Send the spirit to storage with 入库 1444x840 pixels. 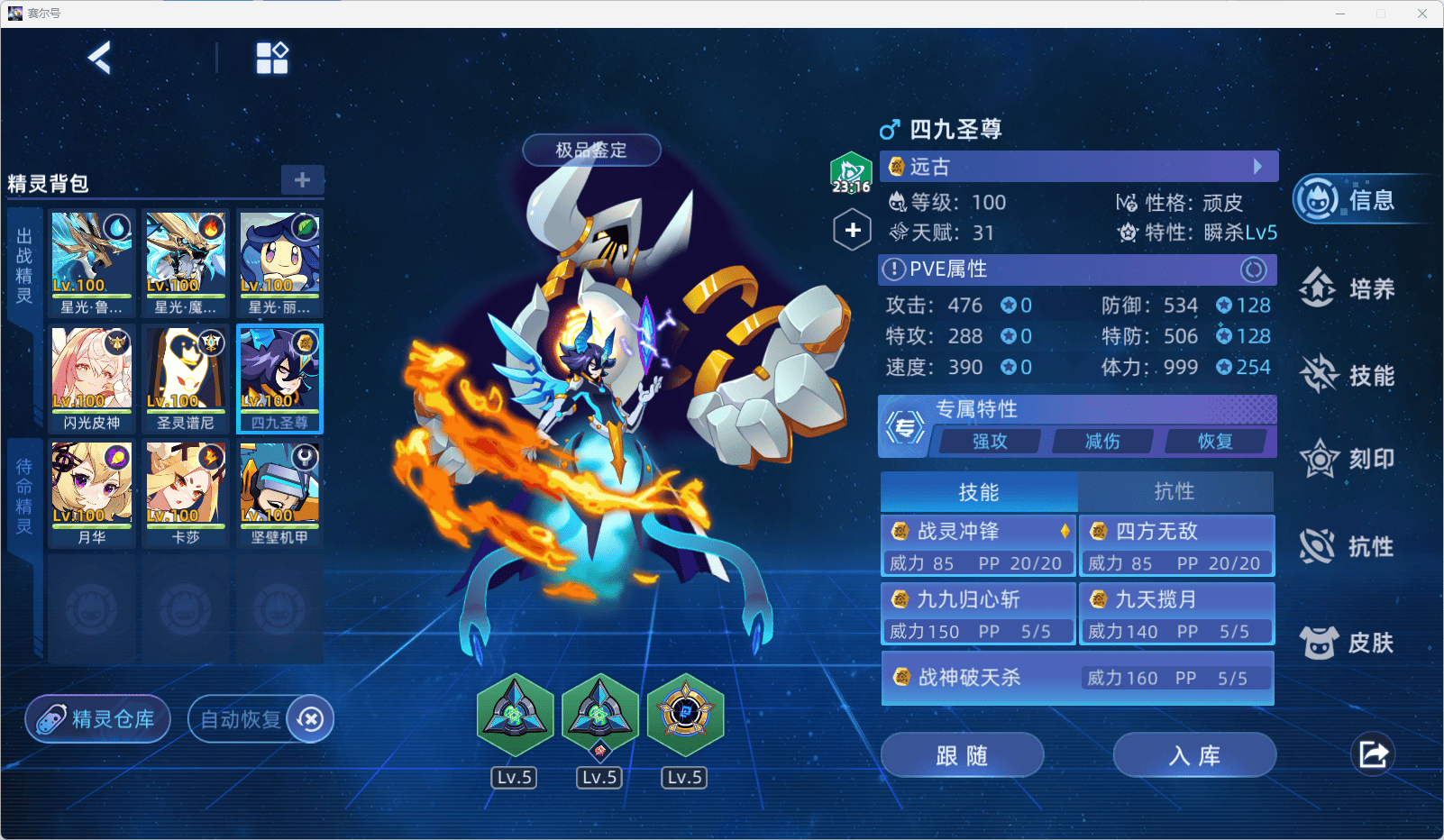pos(1194,755)
